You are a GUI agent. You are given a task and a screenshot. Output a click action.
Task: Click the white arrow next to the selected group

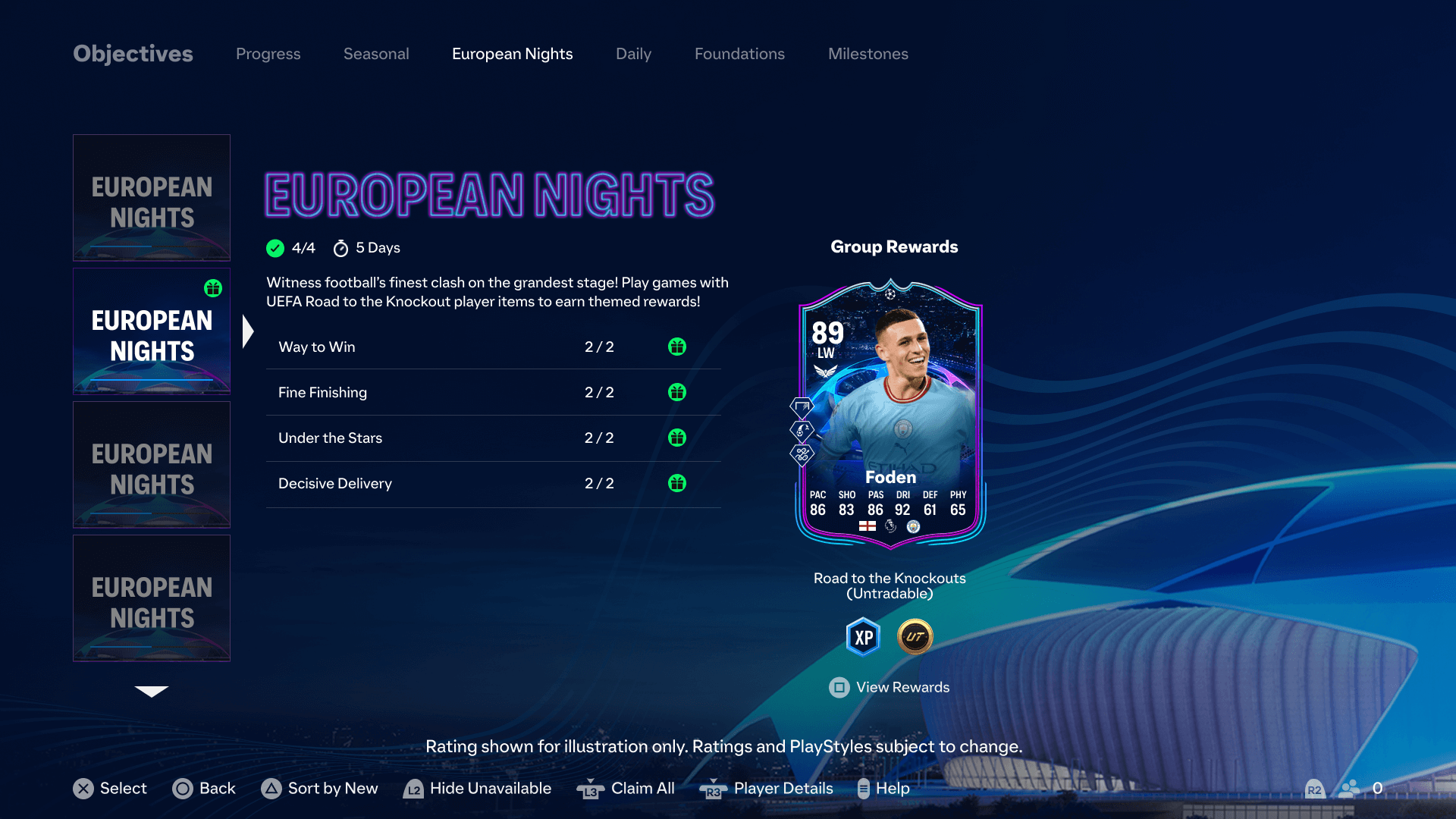[x=248, y=330]
